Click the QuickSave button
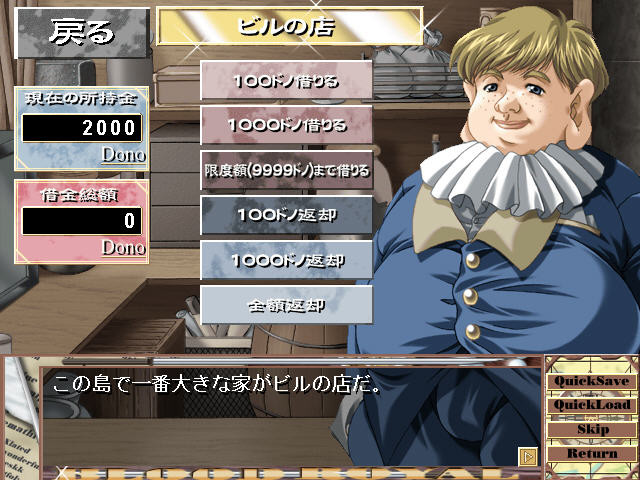Viewport: 640px width, 480px height. point(592,381)
